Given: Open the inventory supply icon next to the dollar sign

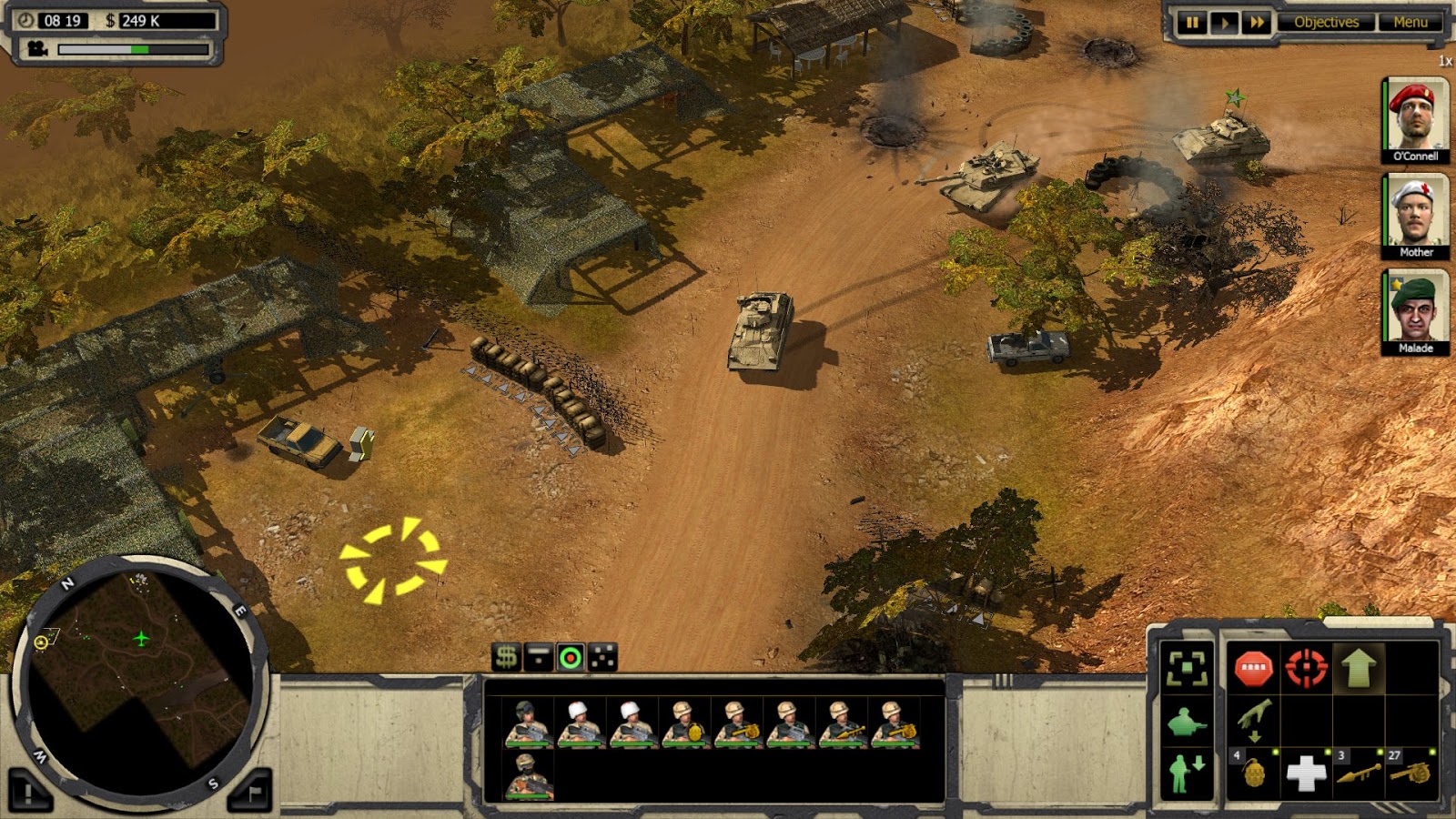Looking at the screenshot, I should coord(538,656).
